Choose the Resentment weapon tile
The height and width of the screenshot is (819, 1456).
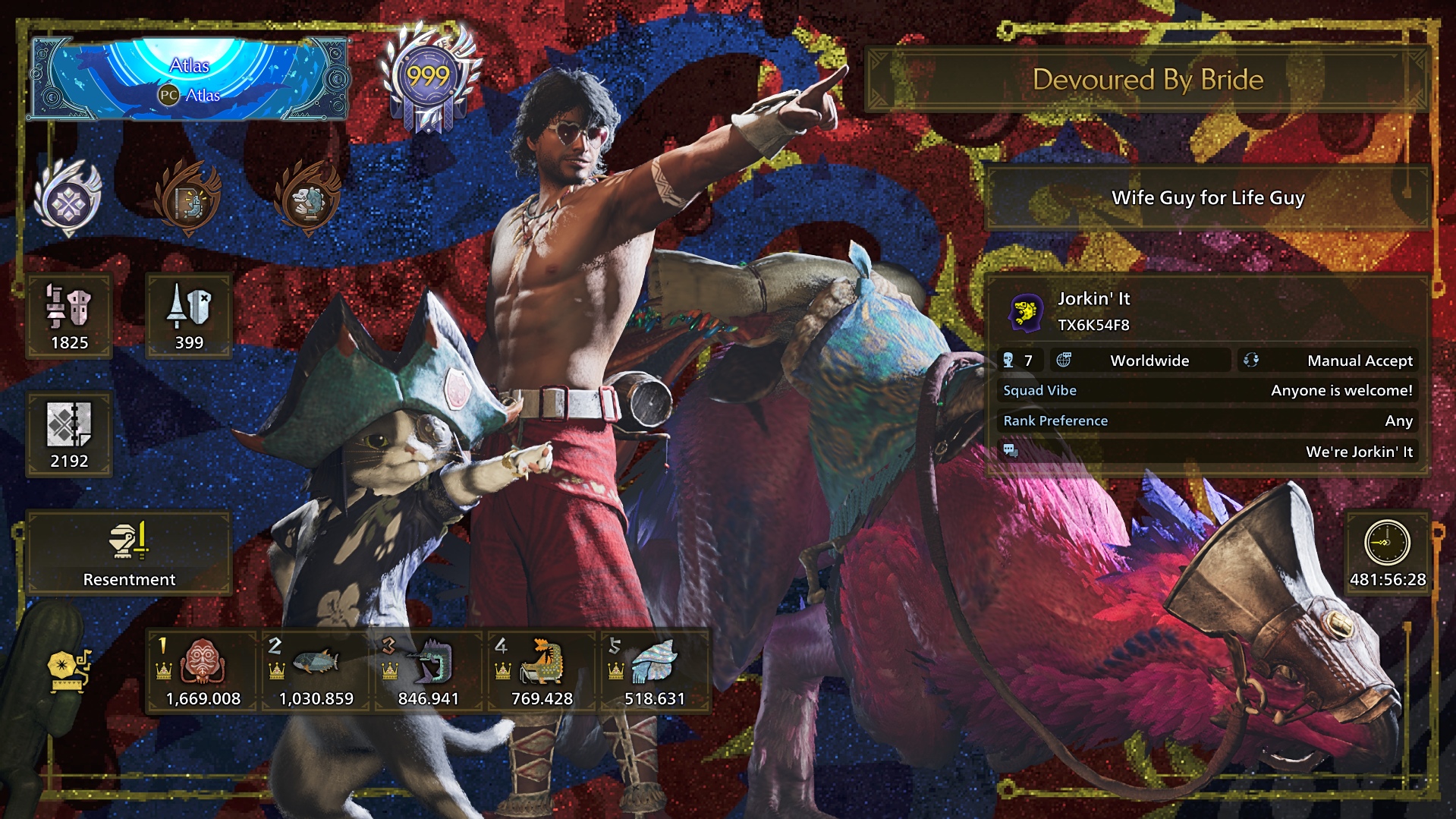pos(129,553)
